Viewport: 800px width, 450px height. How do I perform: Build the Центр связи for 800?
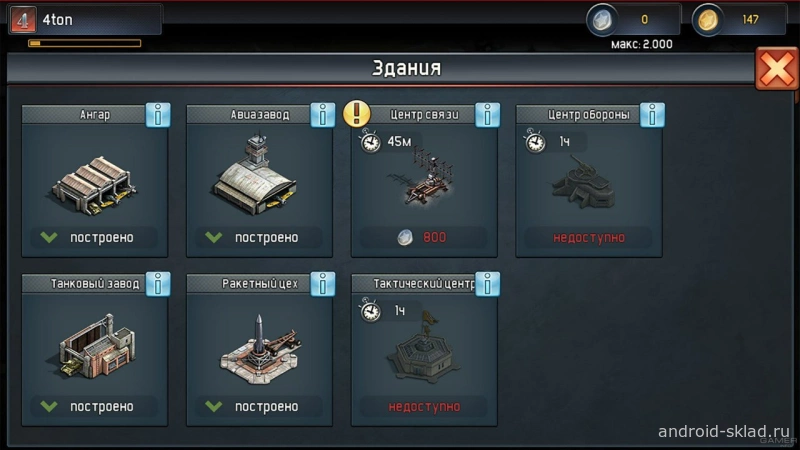[424, 237]
